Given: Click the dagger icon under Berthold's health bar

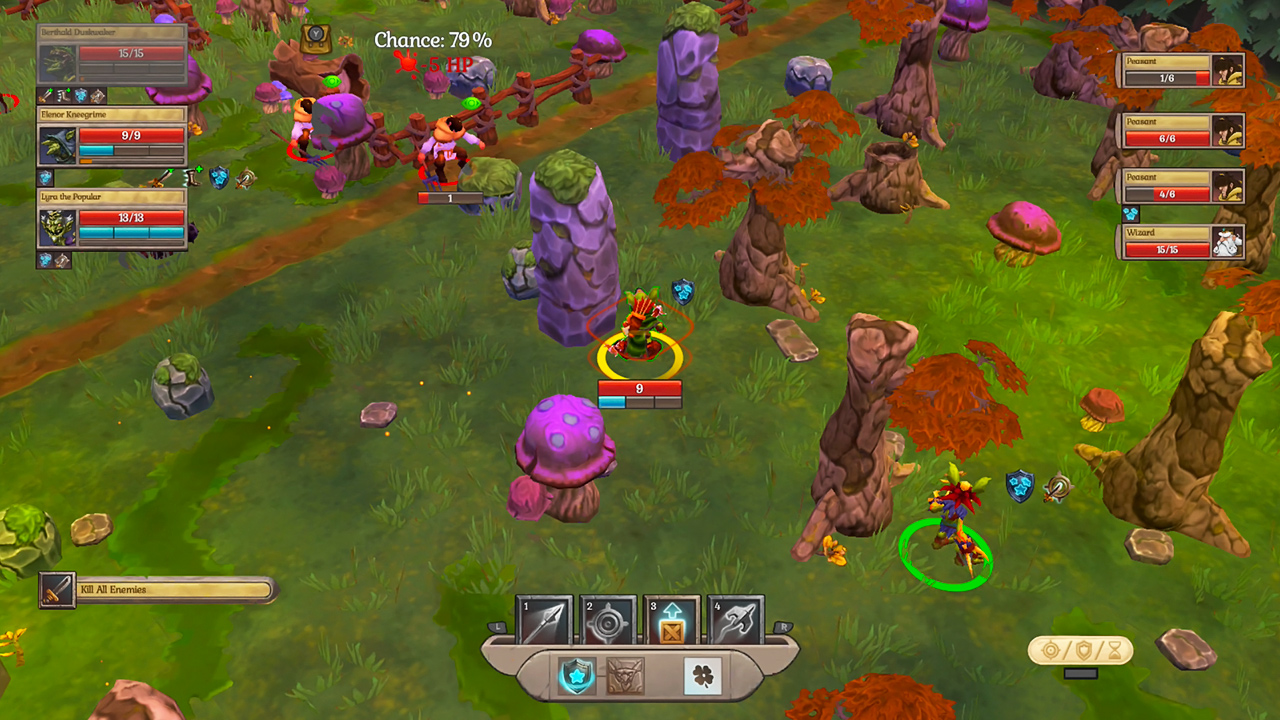Looking at the screenshot, I should (46, 94).
